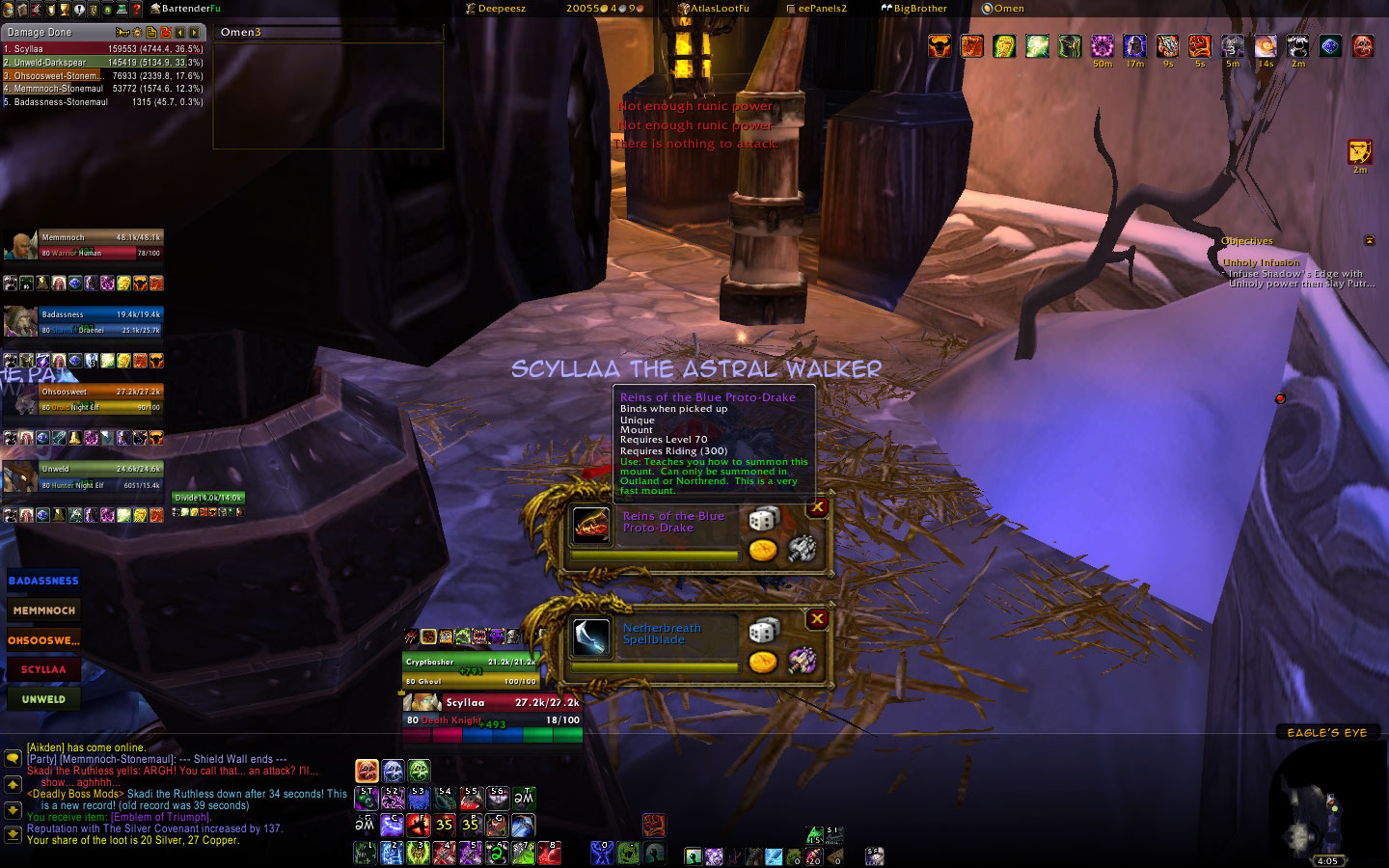The height and width of the screenshot is (868, 1389).
Task: Target Unweld via the green name button
Action: 43,699
